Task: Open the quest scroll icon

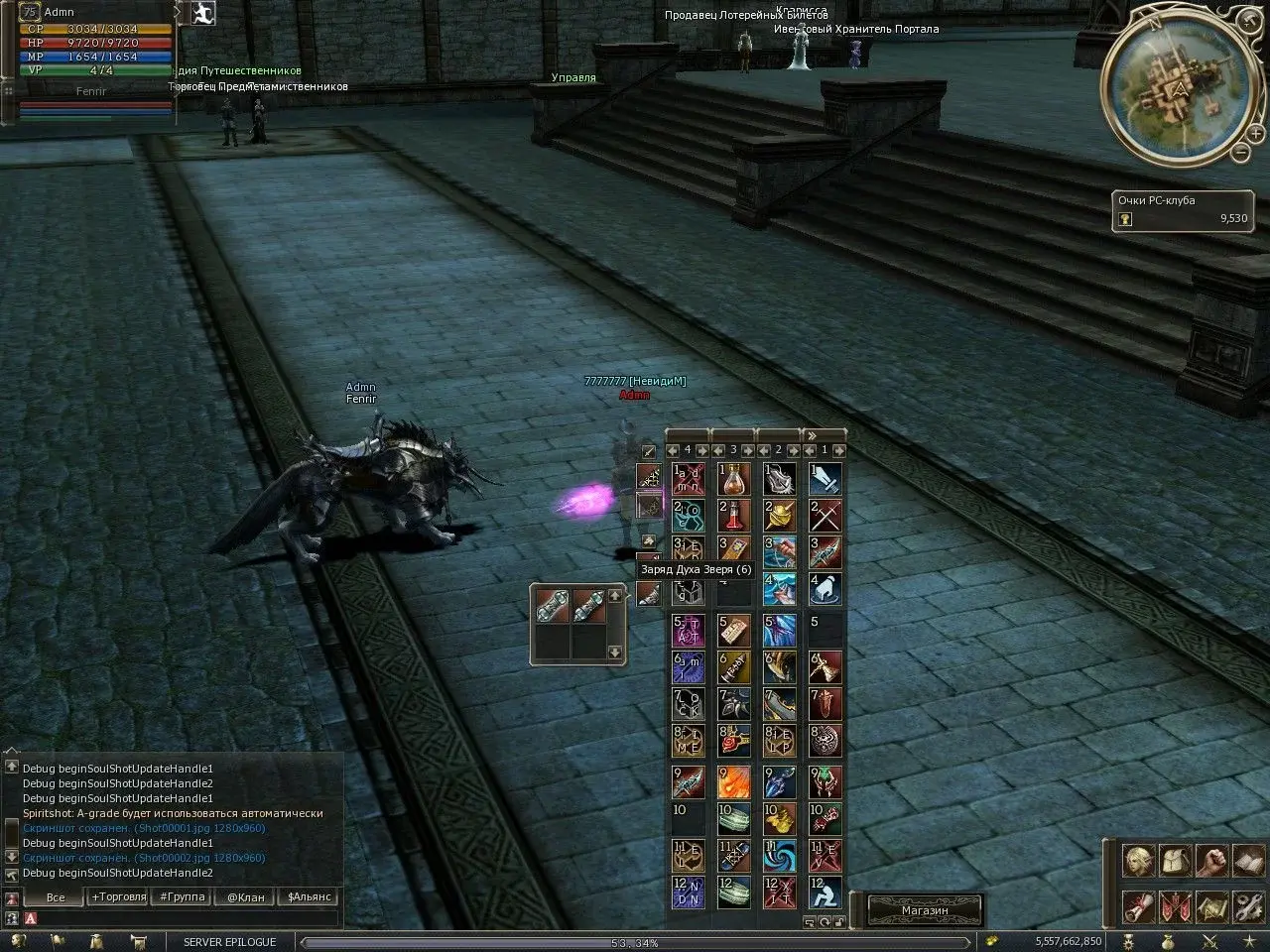Action: [1137, 906]
